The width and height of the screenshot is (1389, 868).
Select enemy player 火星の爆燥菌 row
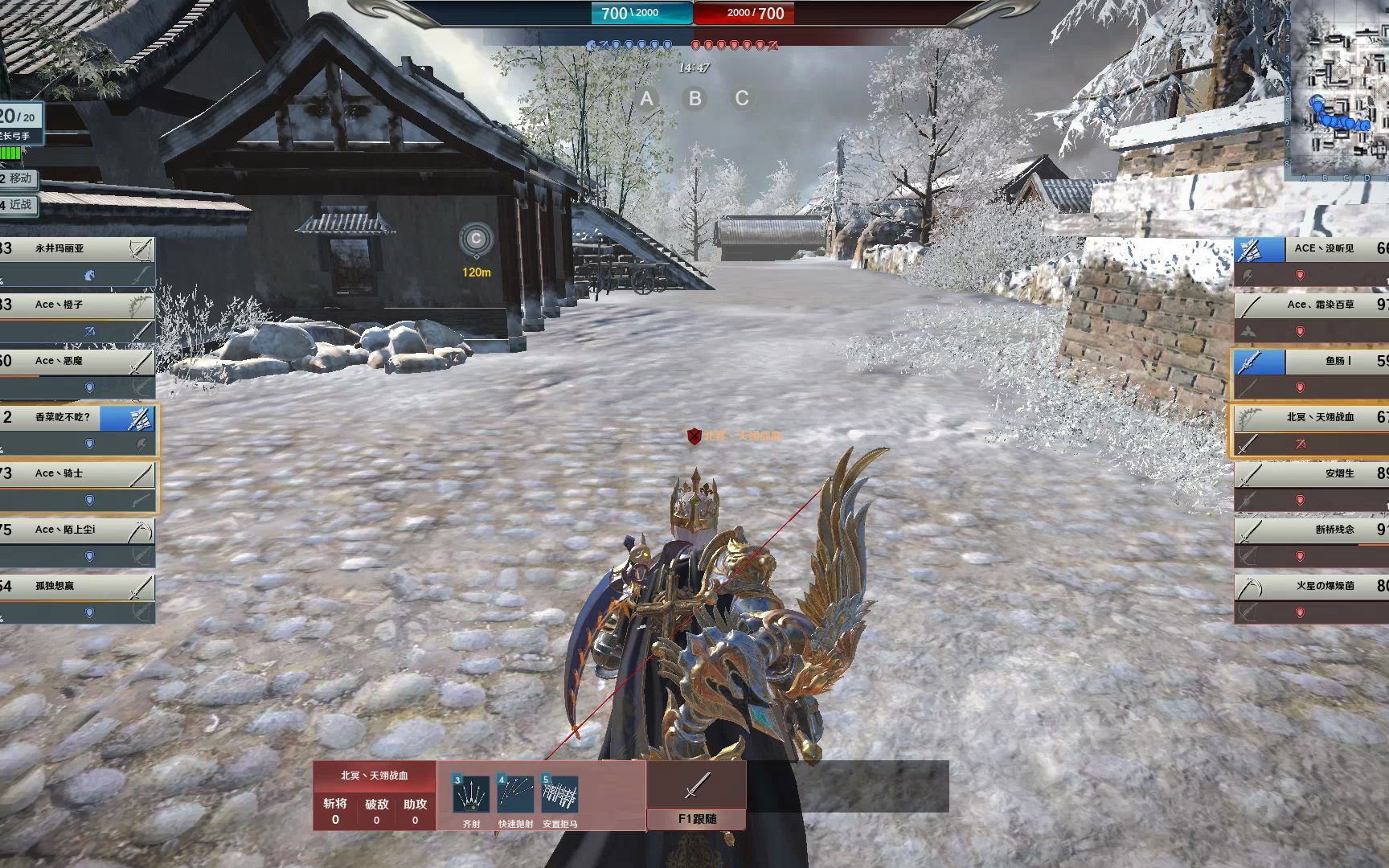coord(1318,587)
